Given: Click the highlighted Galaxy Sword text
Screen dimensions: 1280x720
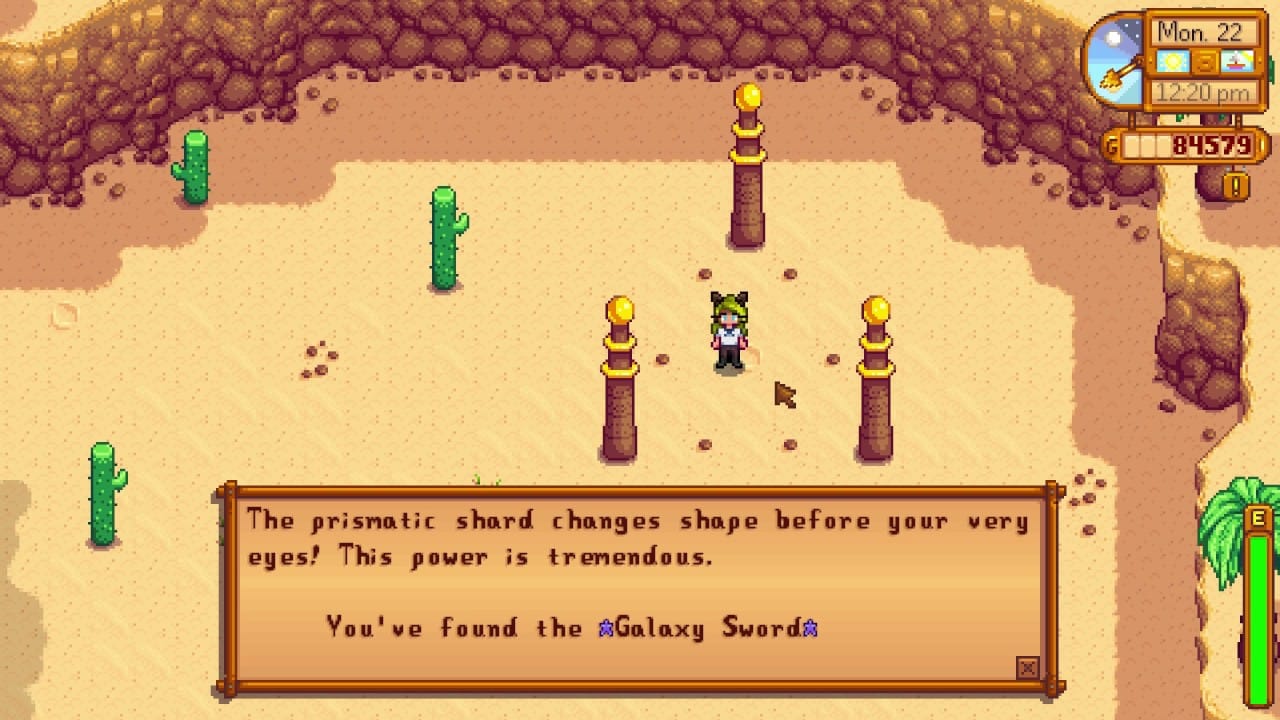Looking at the screenshot, I should pyautogui.click(x=706, y=627).
